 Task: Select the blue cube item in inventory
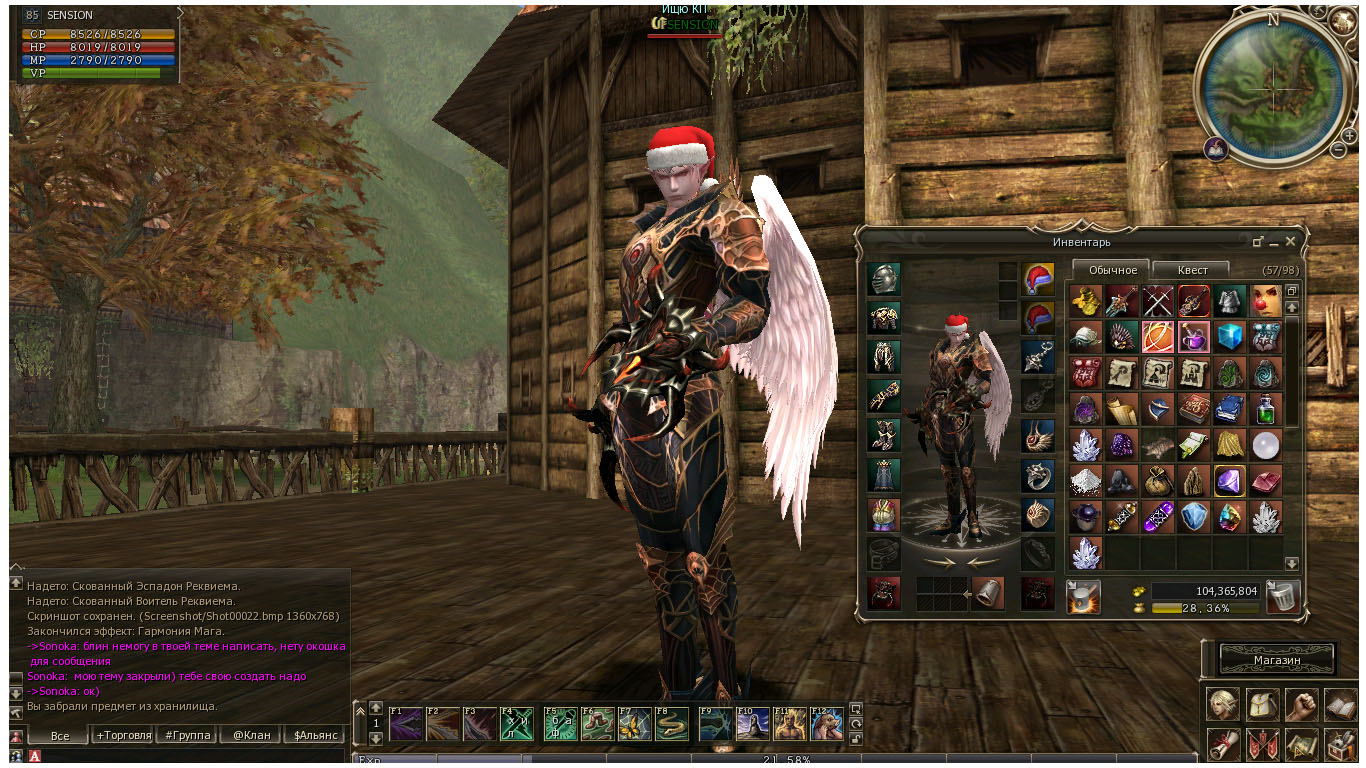(x=1229, y=337)
